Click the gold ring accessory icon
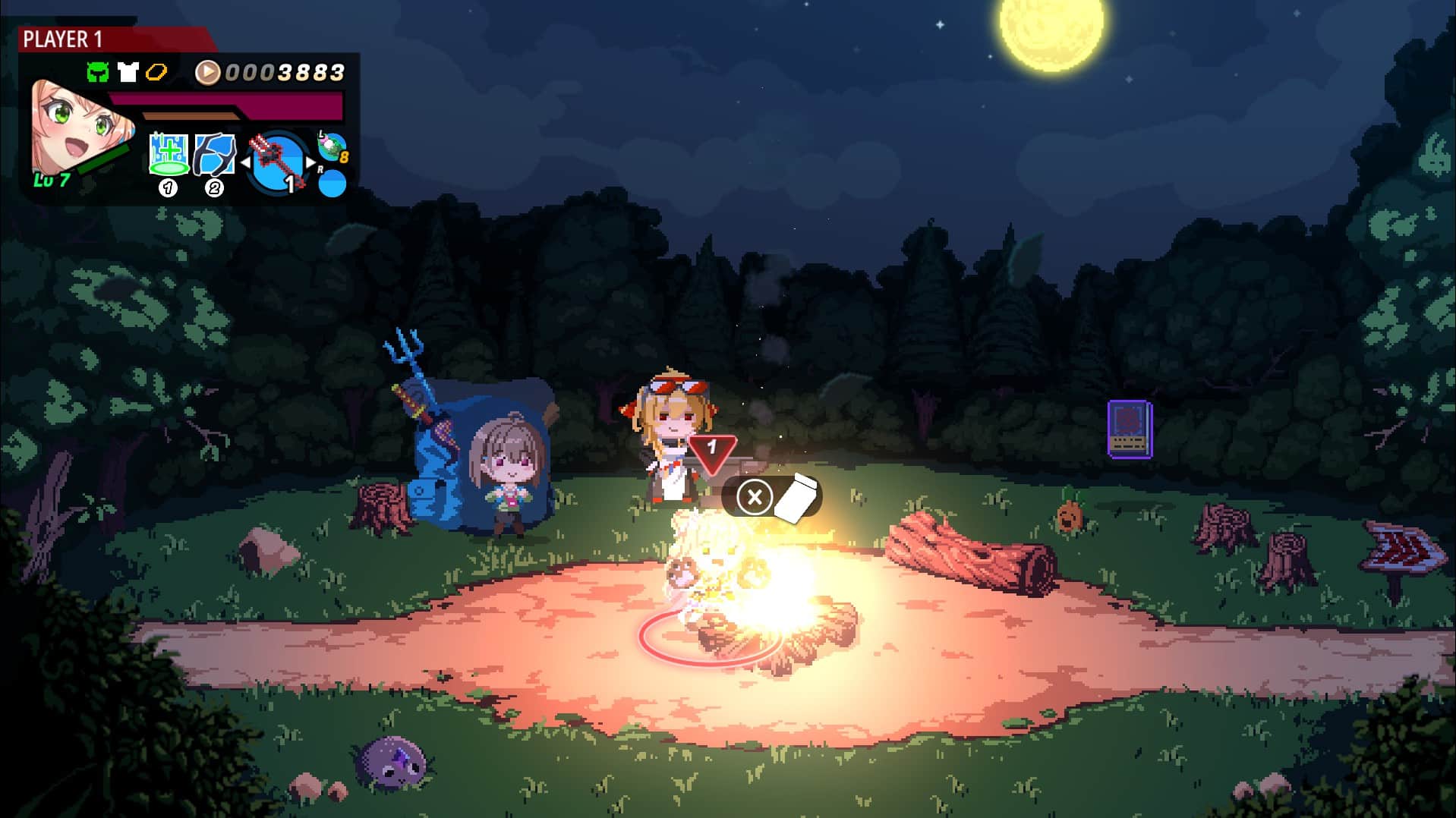Viewport: 1456px width, 818px height. coord(156,73)
